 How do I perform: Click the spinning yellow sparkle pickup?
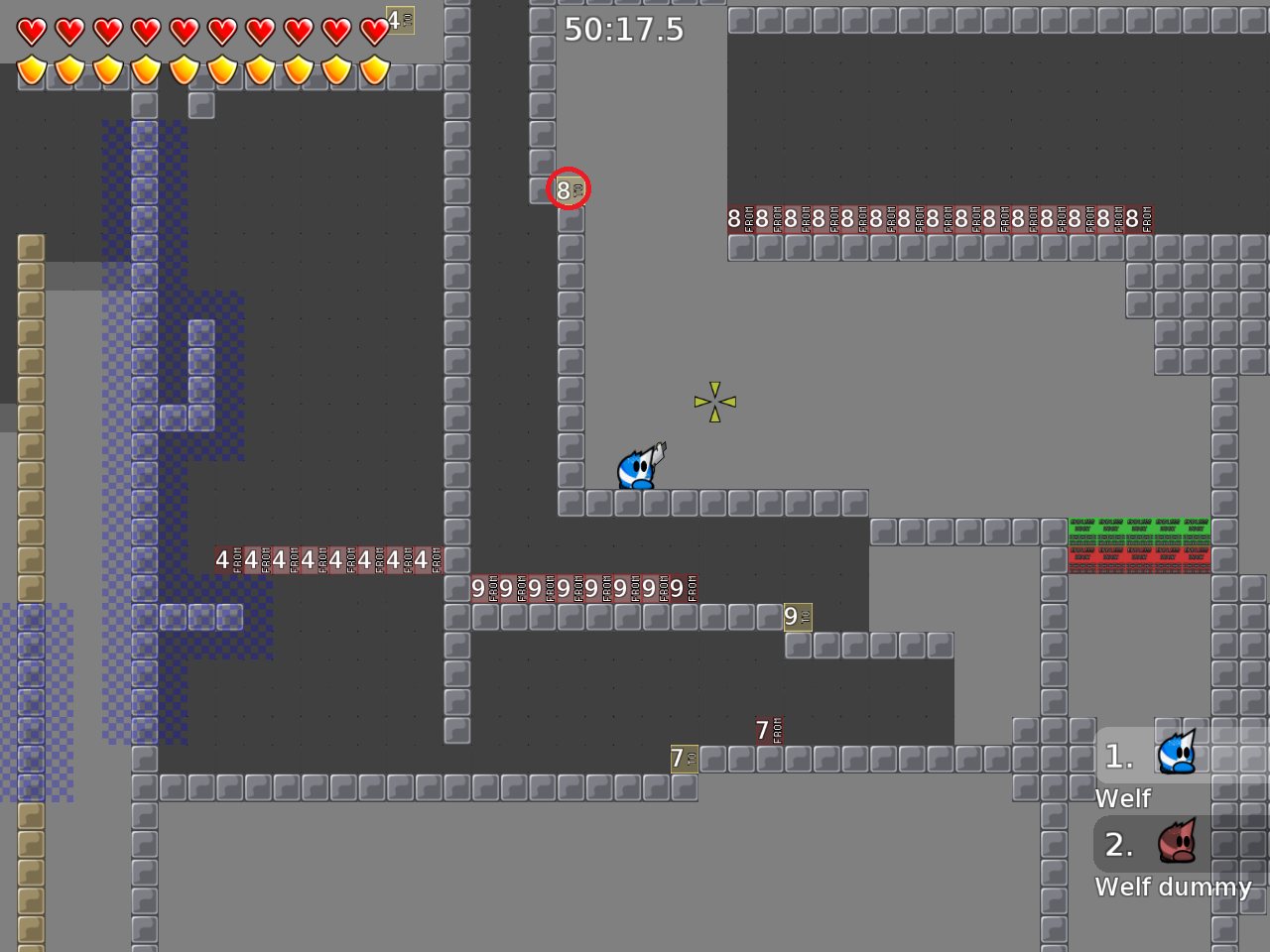[713, 403]
